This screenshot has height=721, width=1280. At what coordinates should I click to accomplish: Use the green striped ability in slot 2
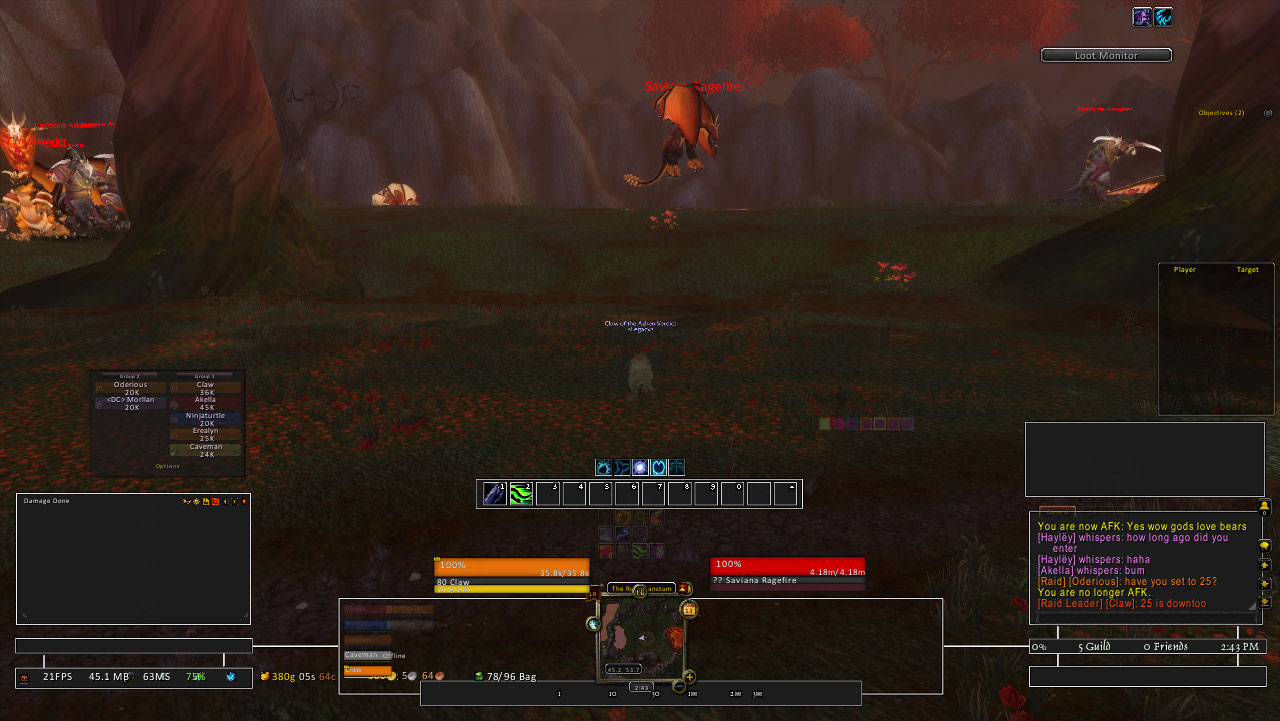(x=521, y=493)
